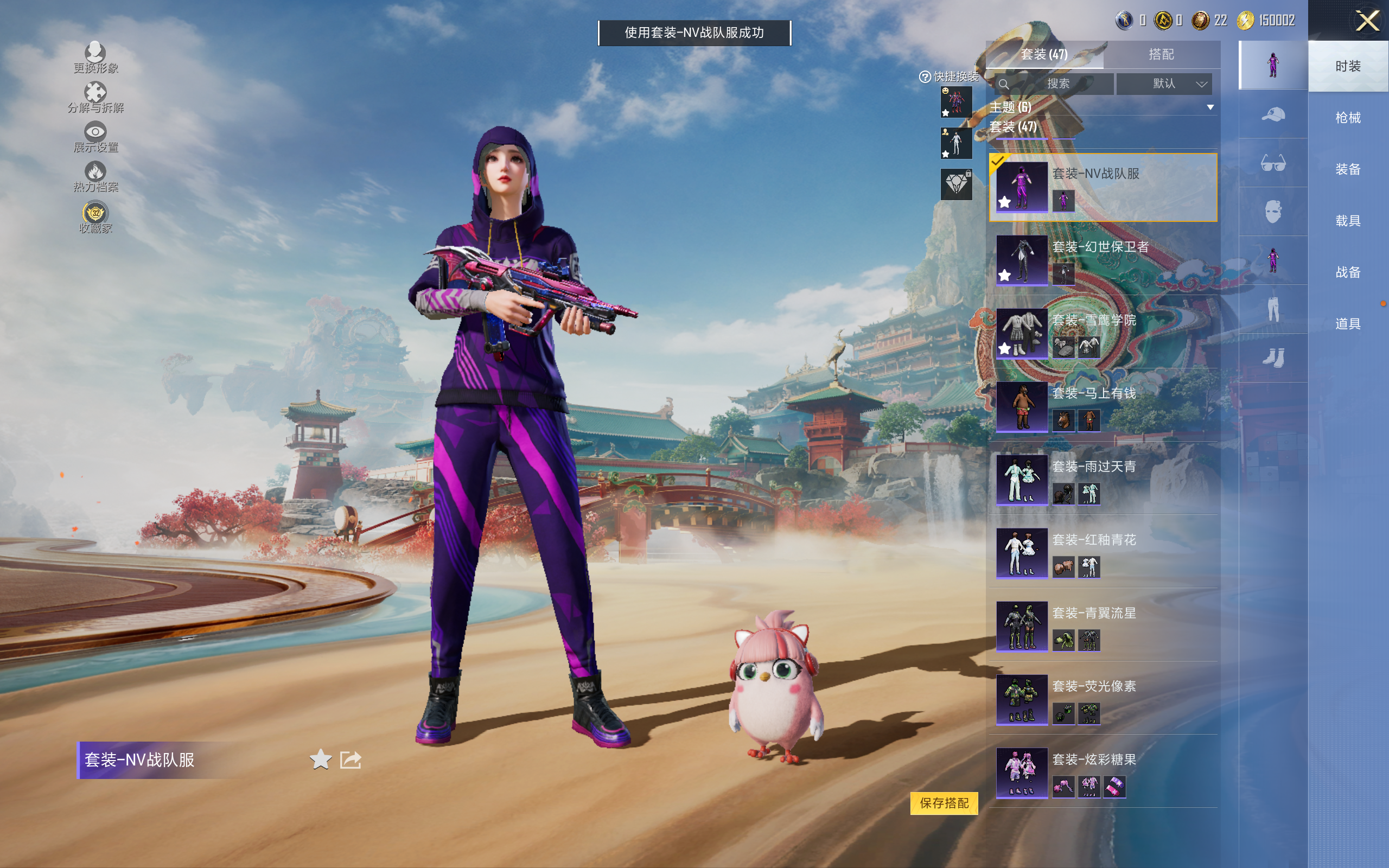This screenshot has height=868, width=1389.
Task: Save the outfit with 保存搭配
Action: [944, 802]
